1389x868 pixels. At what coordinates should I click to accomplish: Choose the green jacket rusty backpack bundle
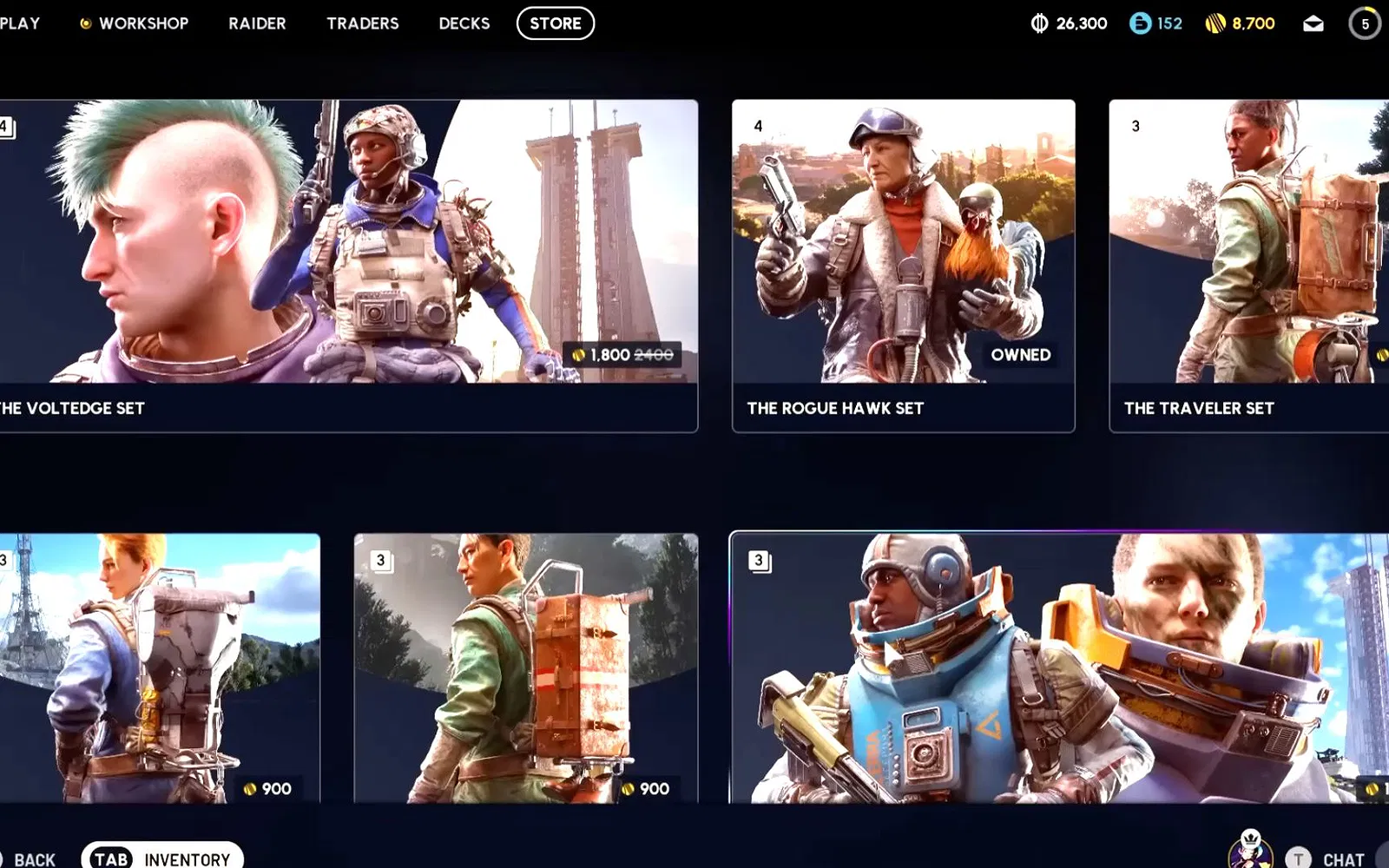(x=525, y=667)
